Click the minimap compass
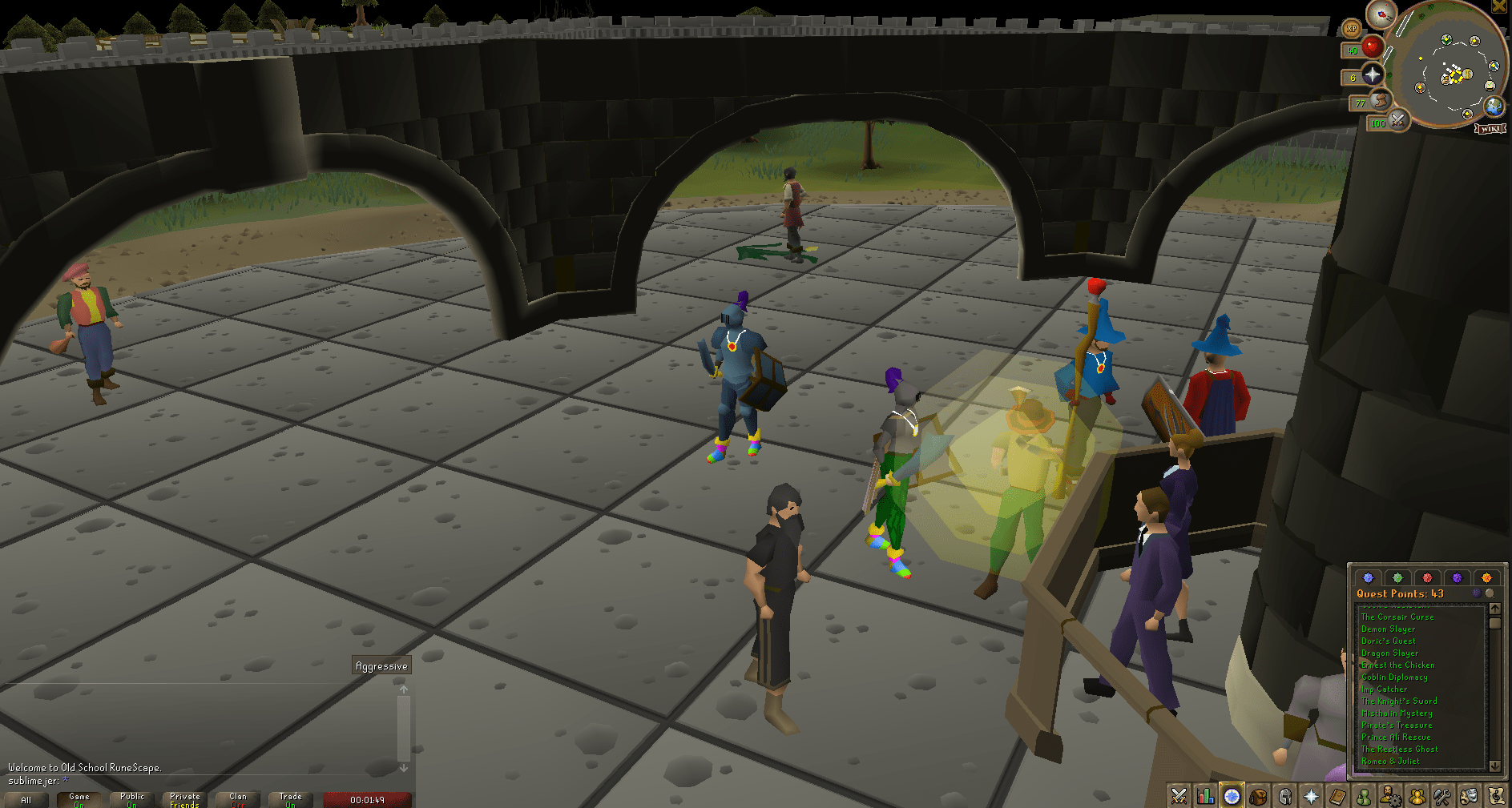The height and width of the screenshot is (808, 1512). [1381, 14]
